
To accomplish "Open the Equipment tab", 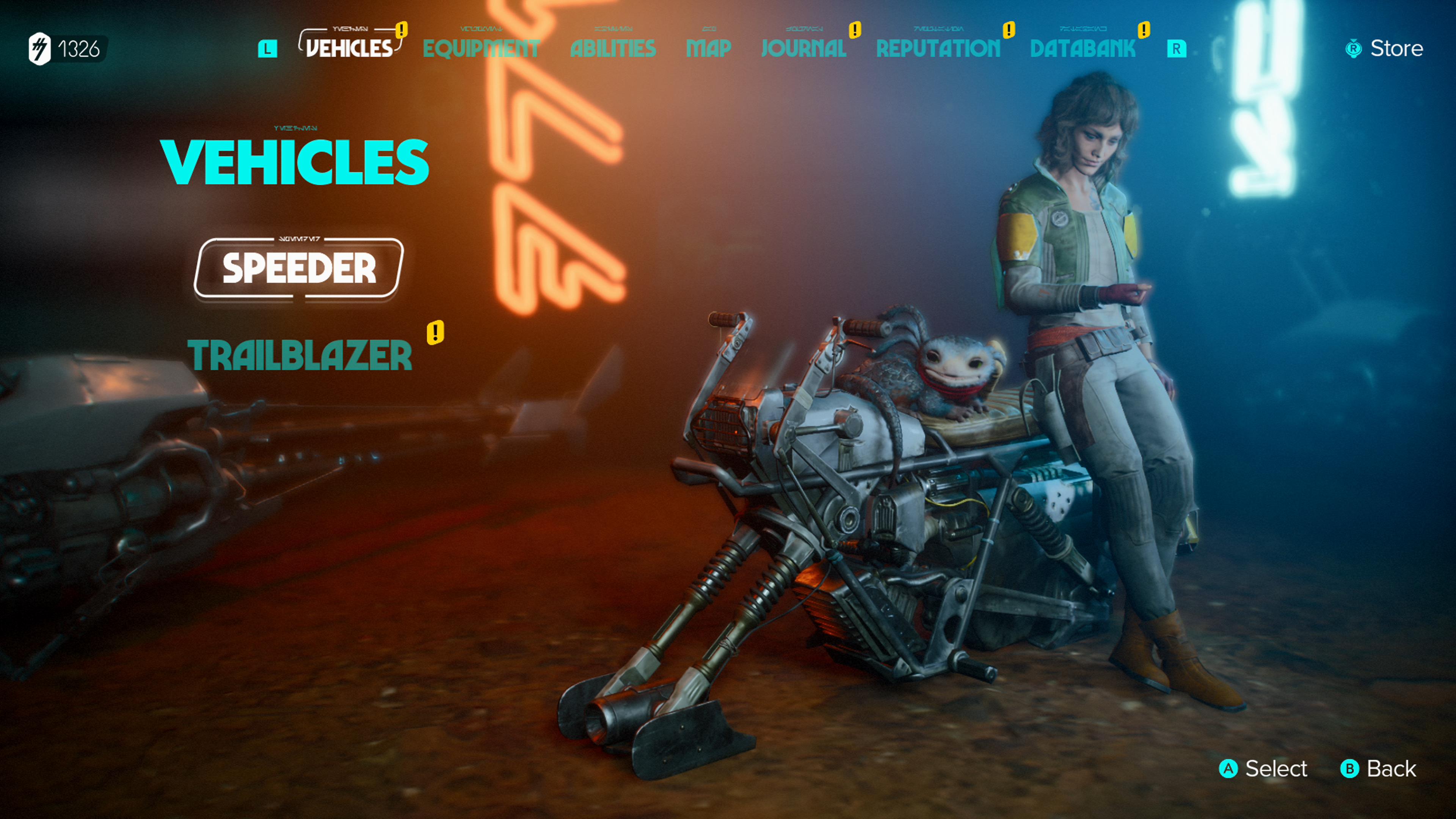I will point(481,49).
